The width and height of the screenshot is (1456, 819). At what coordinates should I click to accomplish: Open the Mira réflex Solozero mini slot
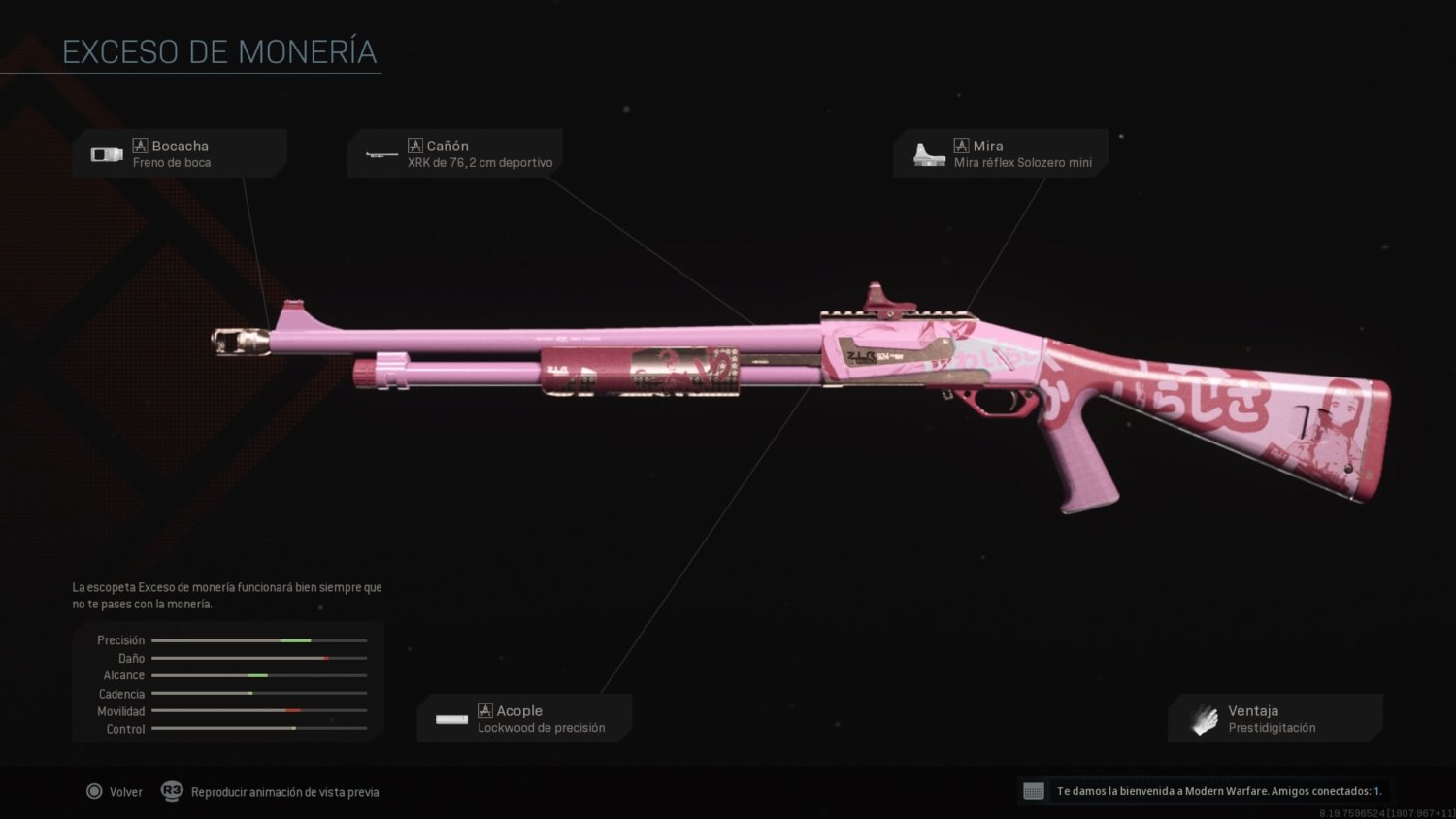[x=1001, y=152]
